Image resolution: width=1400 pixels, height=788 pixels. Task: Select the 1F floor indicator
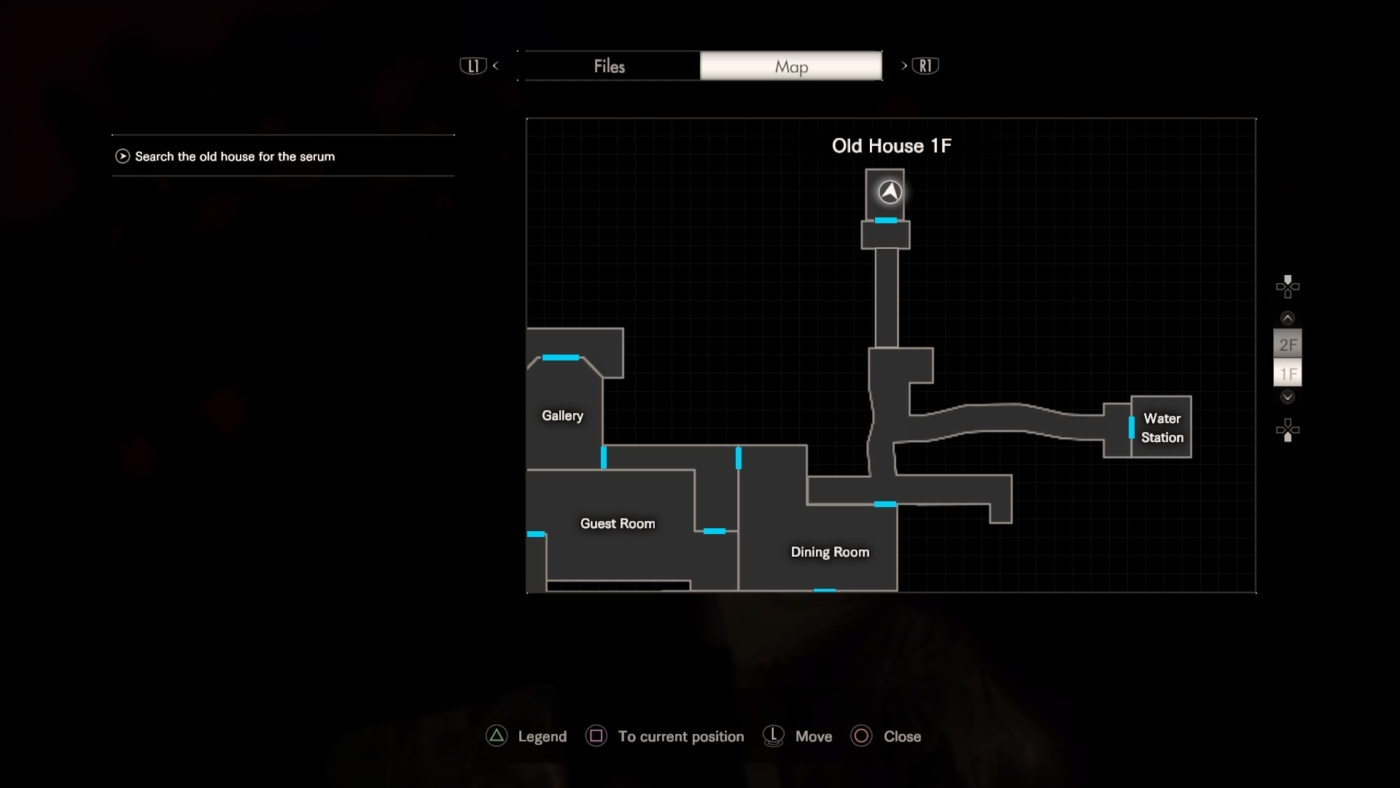click(1288, 374)
